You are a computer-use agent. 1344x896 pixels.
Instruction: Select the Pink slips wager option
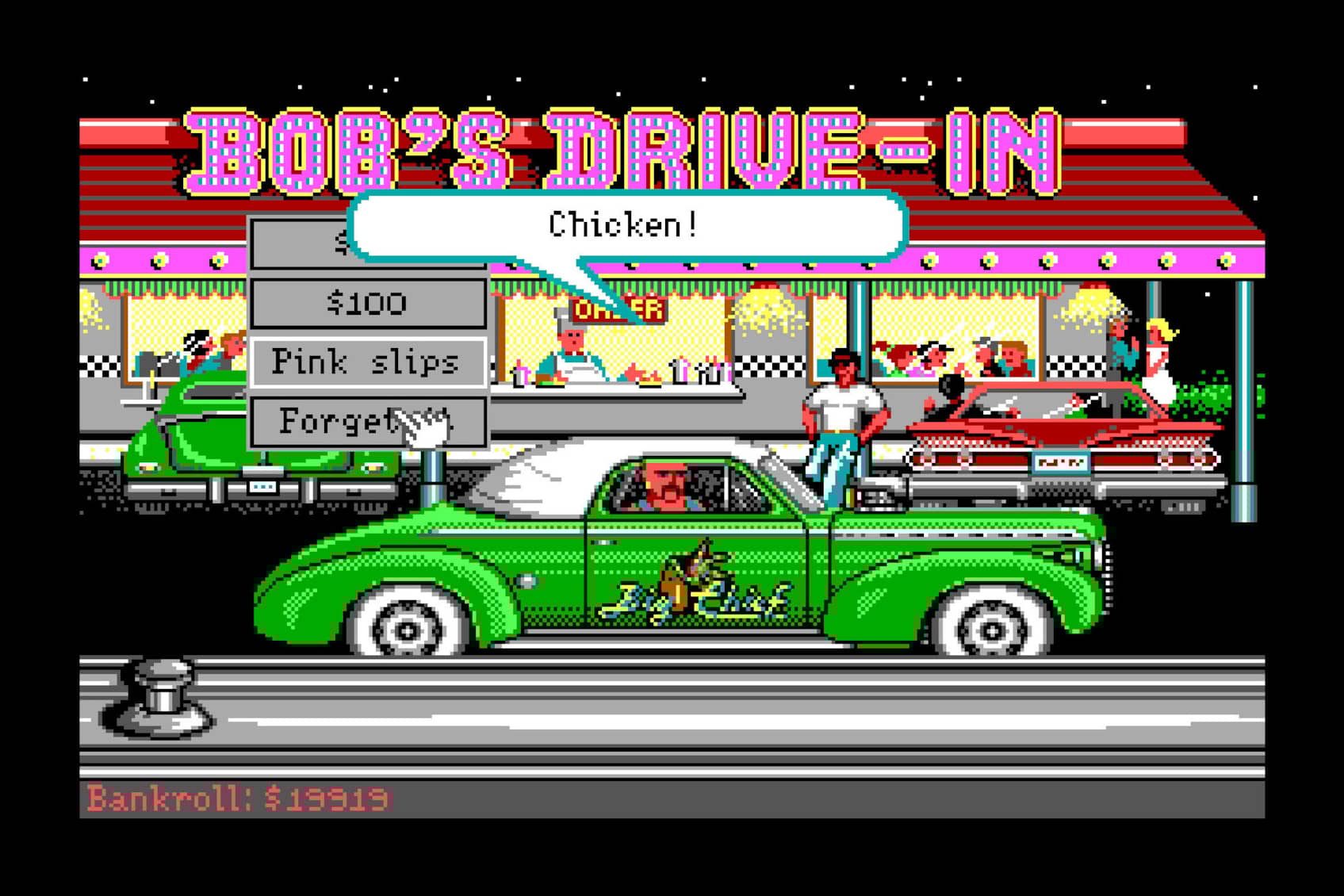pyautogui.click(x=365, y=362)
